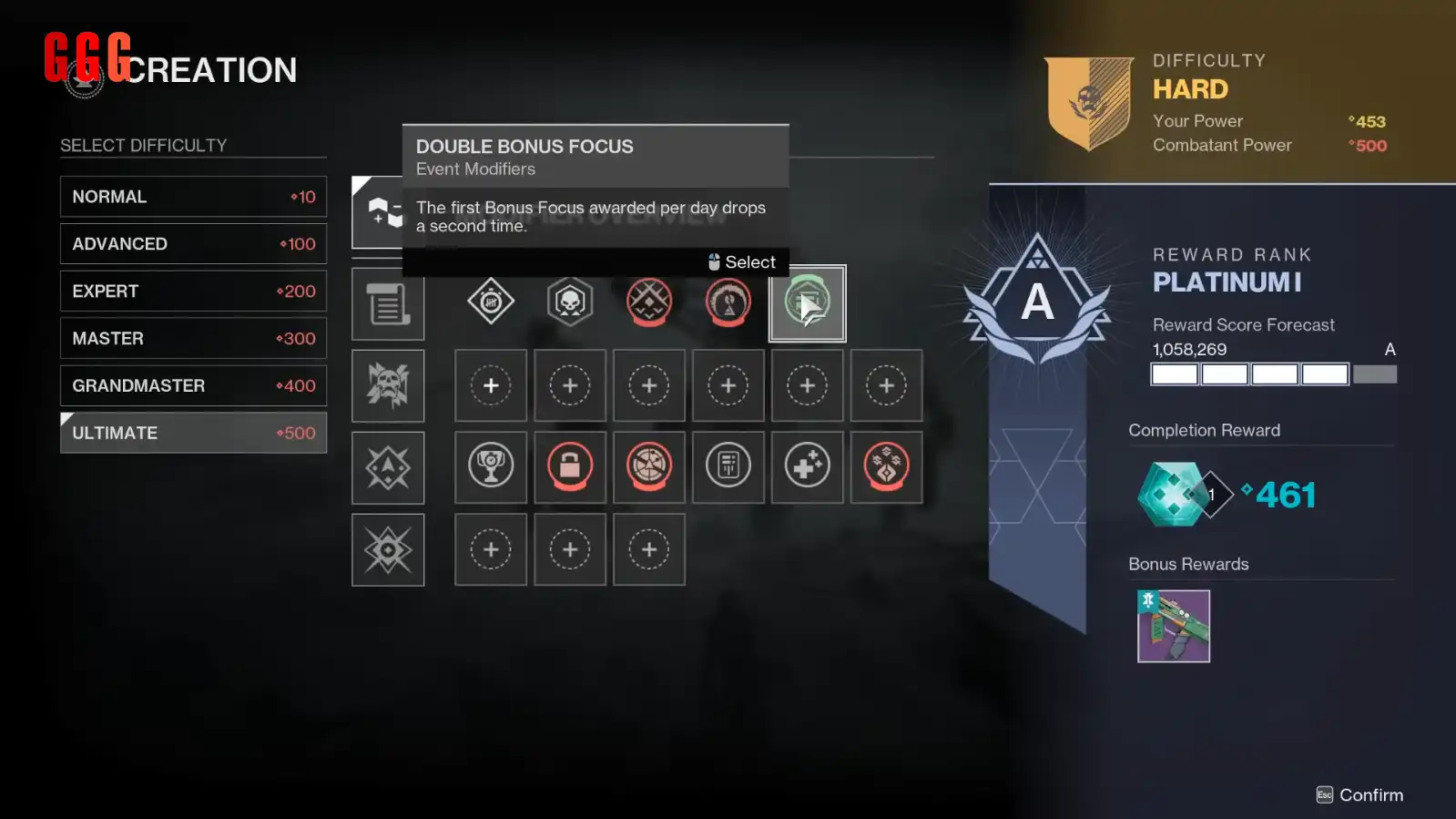Select the plus signs modifier slot
The image size is (1456, 819).
[x=807, y=467]
